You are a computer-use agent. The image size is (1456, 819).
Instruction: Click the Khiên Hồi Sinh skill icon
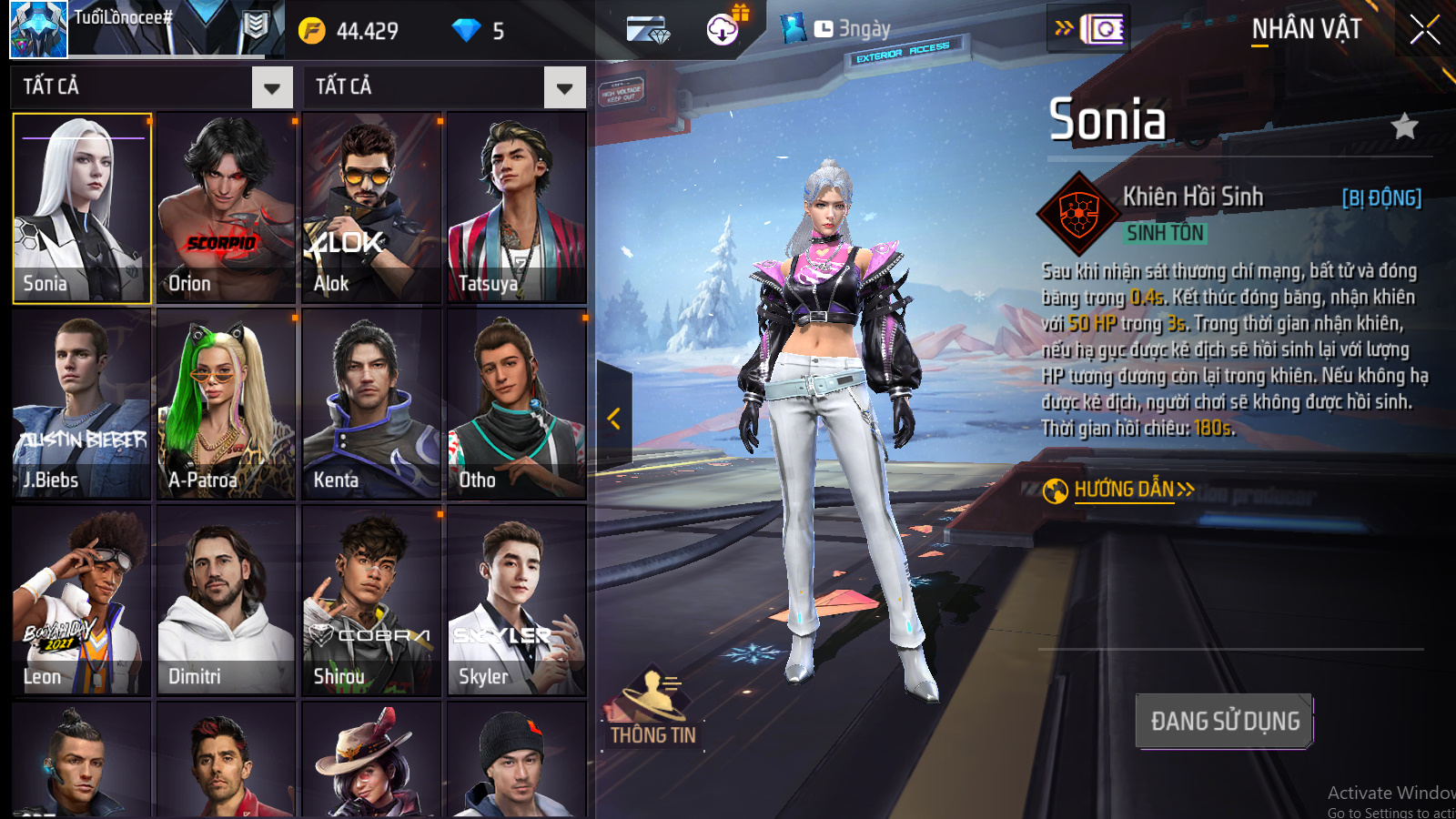1078,214
